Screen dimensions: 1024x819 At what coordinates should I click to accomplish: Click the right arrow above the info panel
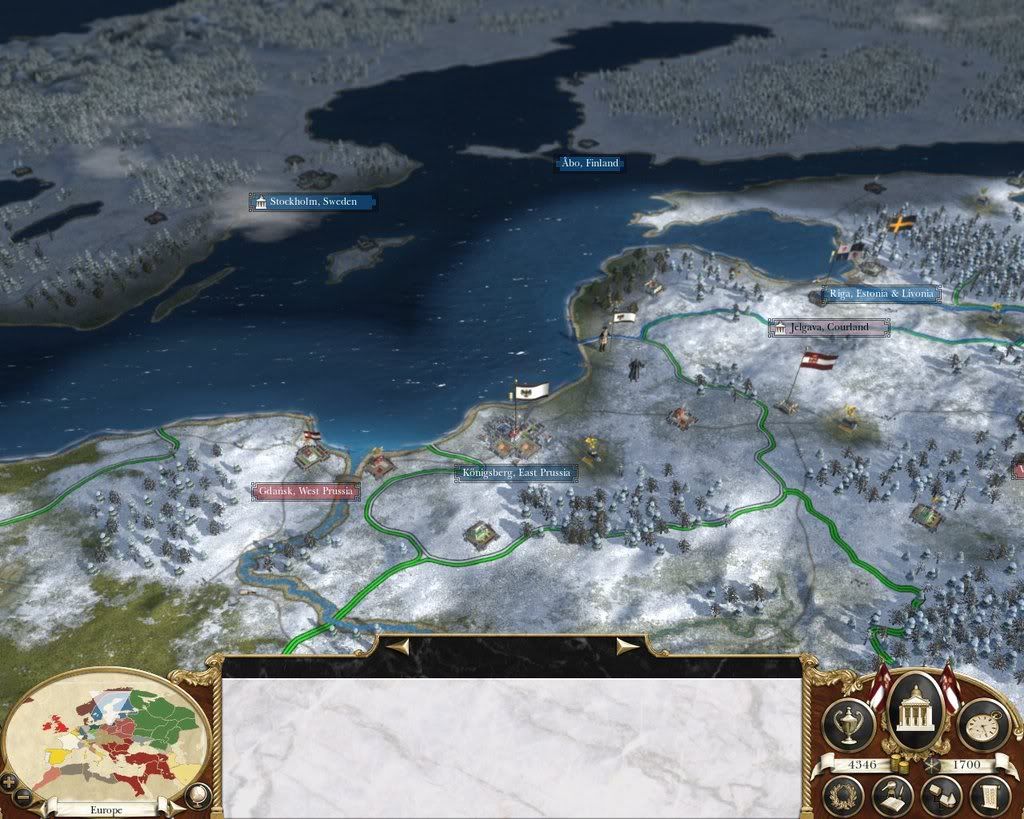(x=628, y=647)
